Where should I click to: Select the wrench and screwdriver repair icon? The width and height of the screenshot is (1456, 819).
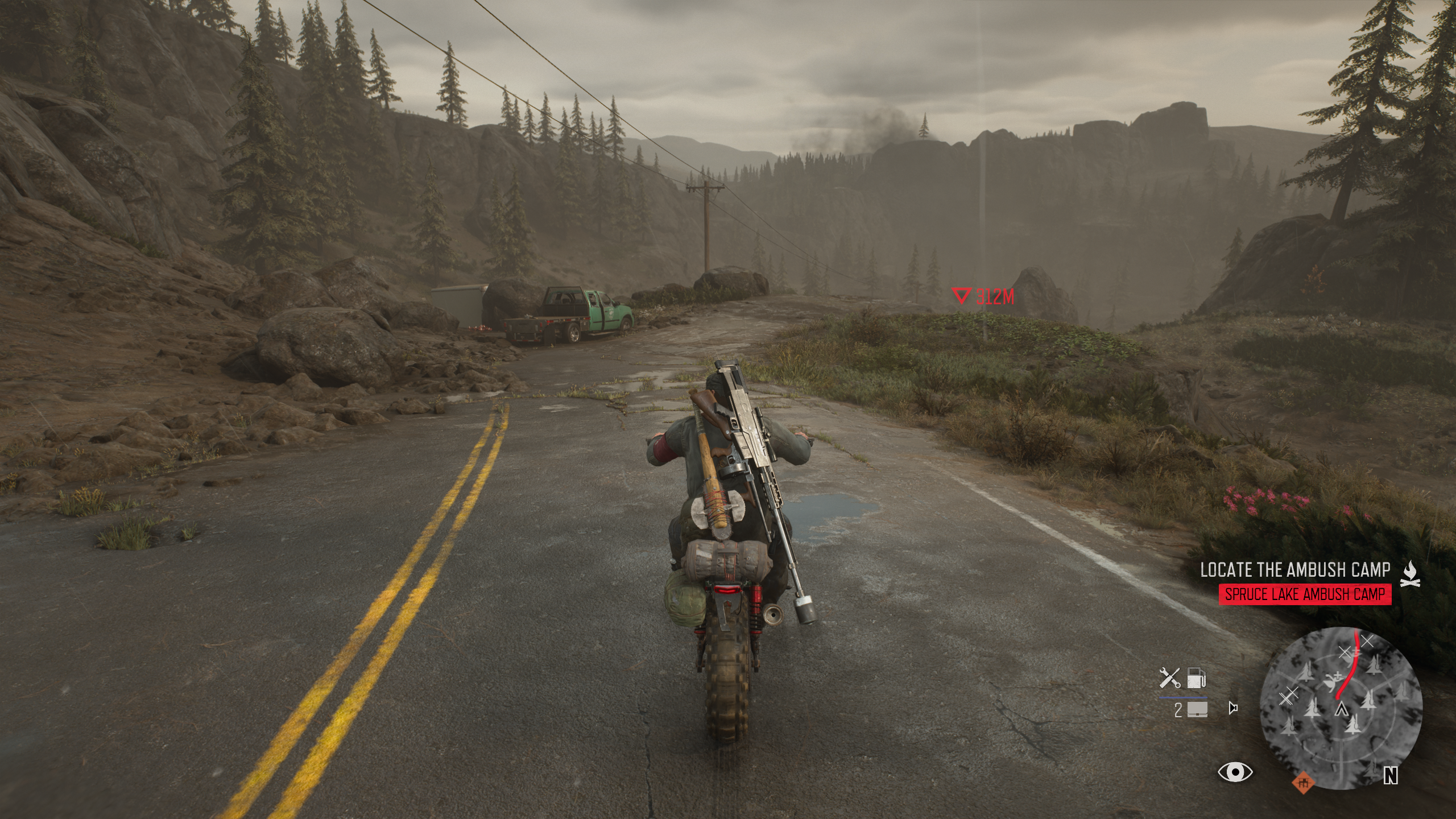1170,679
